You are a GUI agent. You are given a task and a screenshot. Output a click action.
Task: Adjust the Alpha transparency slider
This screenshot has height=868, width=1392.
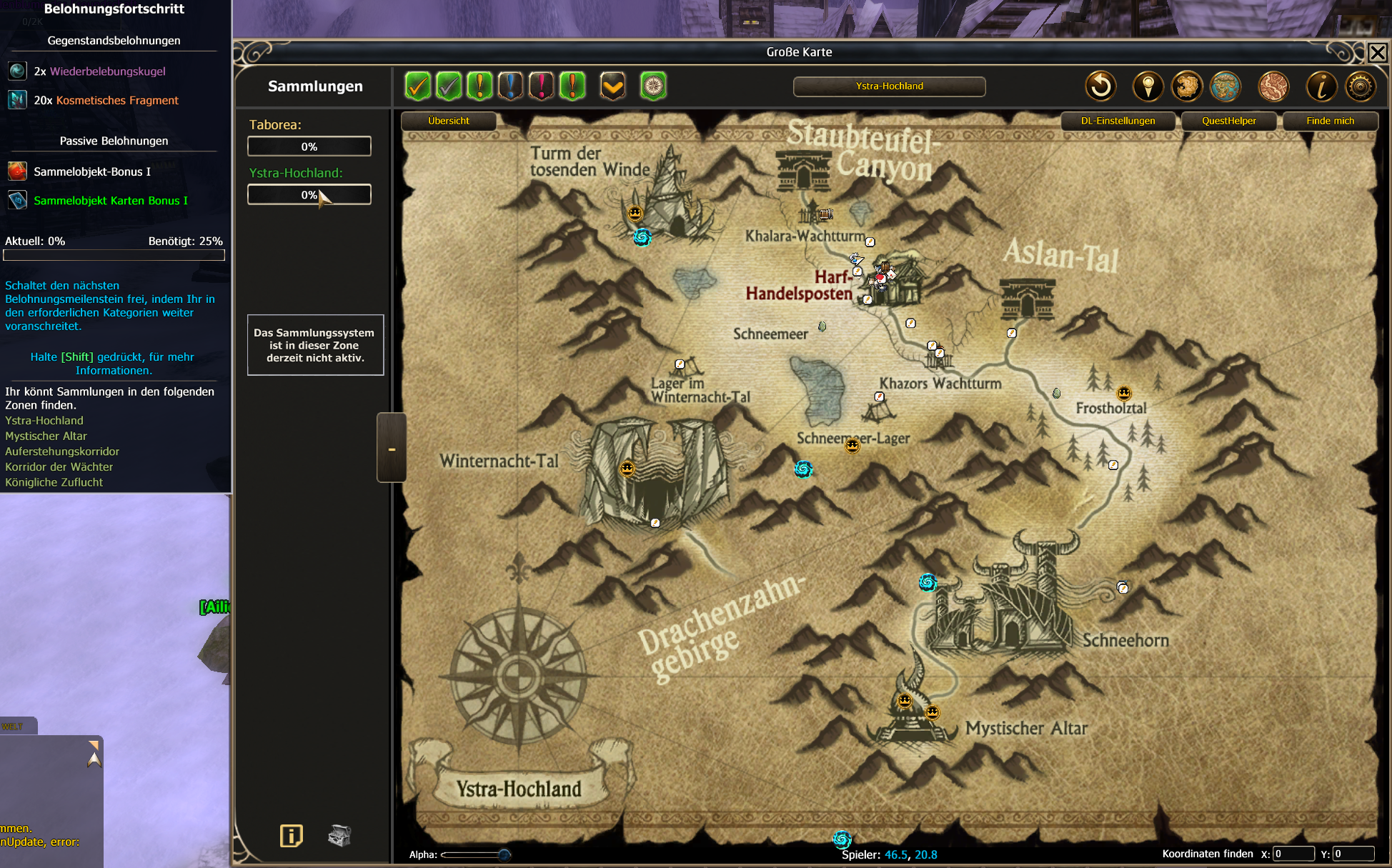[x=504, y=854]
